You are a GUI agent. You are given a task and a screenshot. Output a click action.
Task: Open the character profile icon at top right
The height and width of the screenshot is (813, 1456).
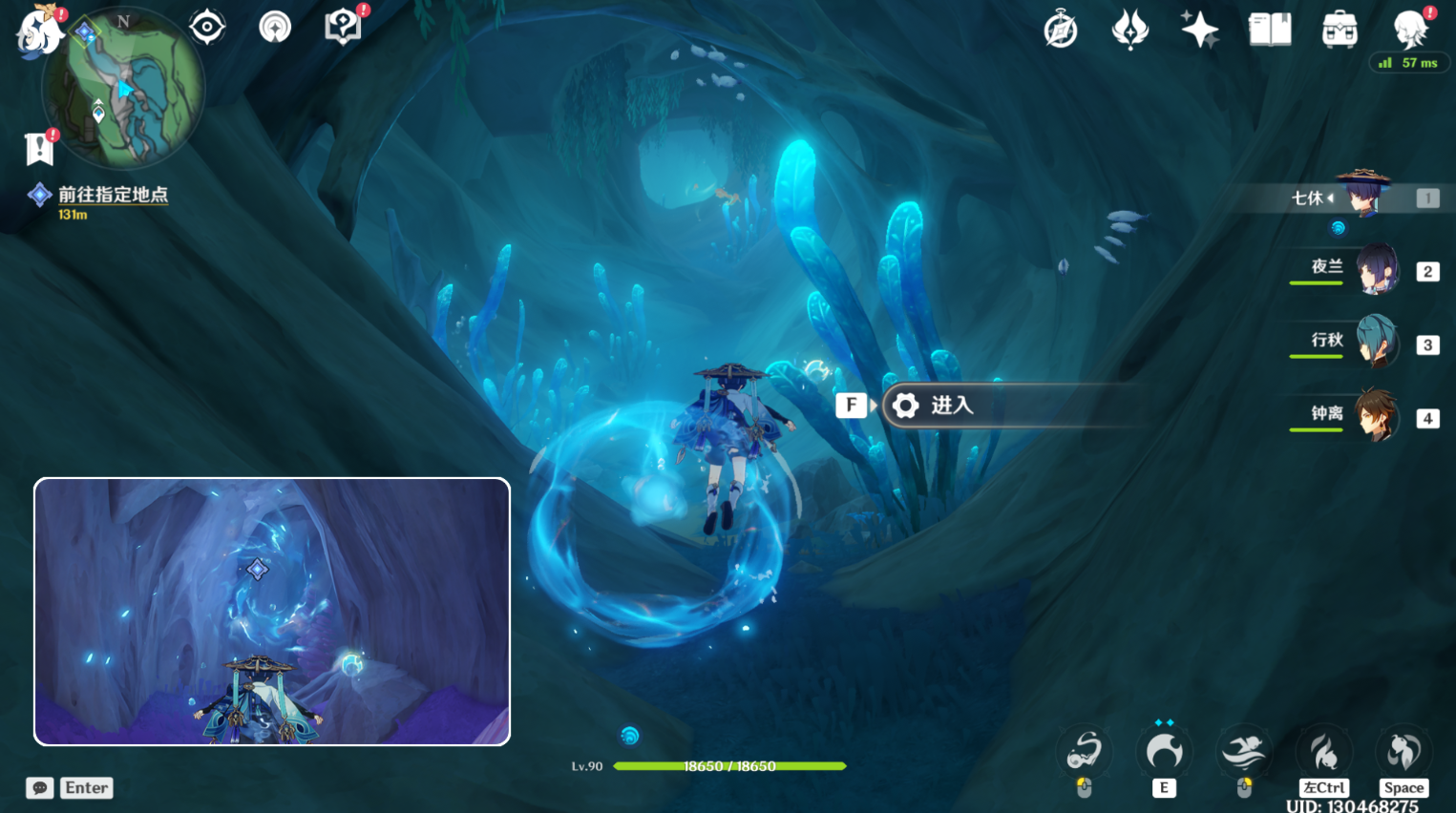(1410, 30)
